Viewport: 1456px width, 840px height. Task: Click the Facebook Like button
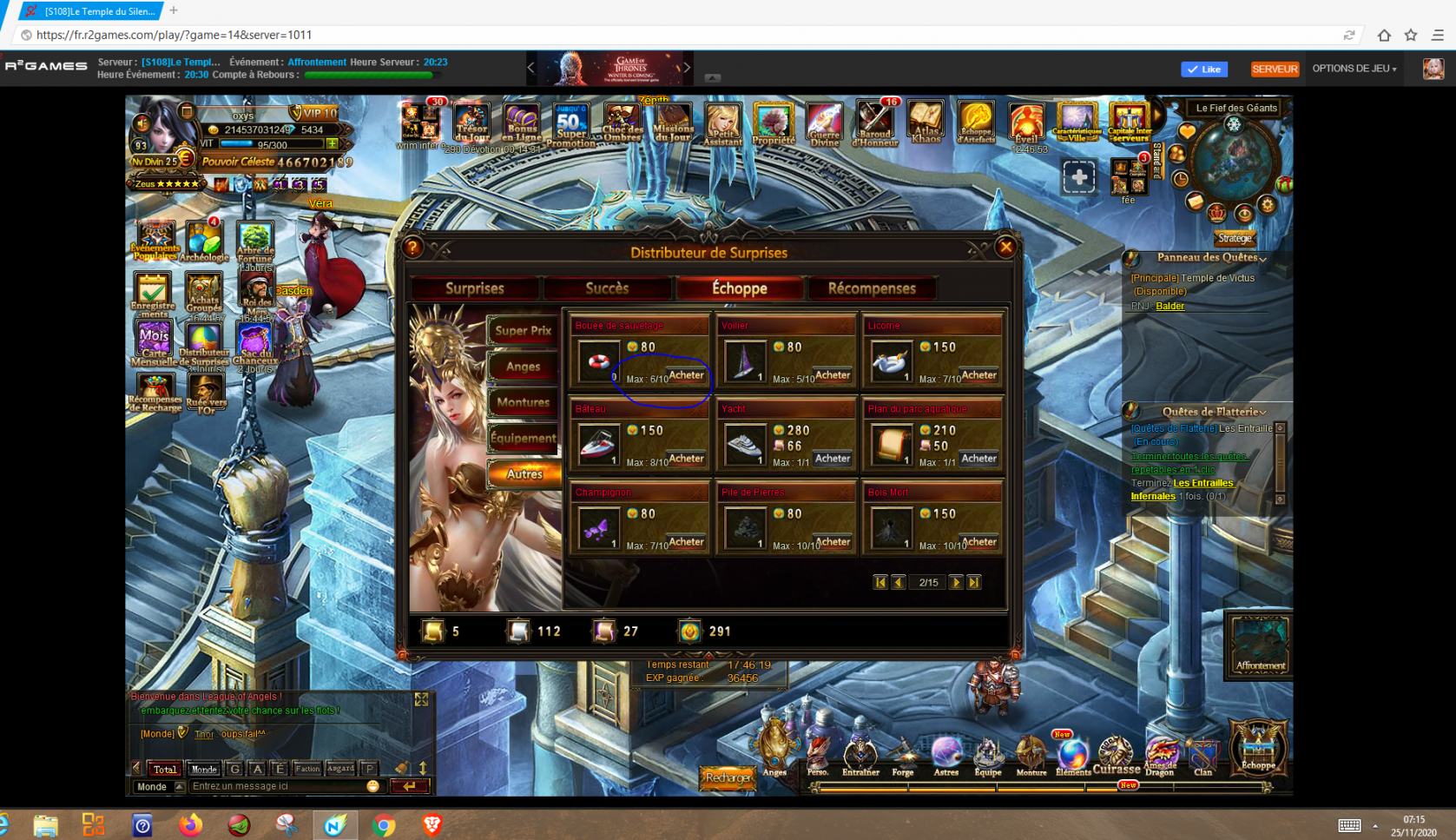tap(1204, 69)
